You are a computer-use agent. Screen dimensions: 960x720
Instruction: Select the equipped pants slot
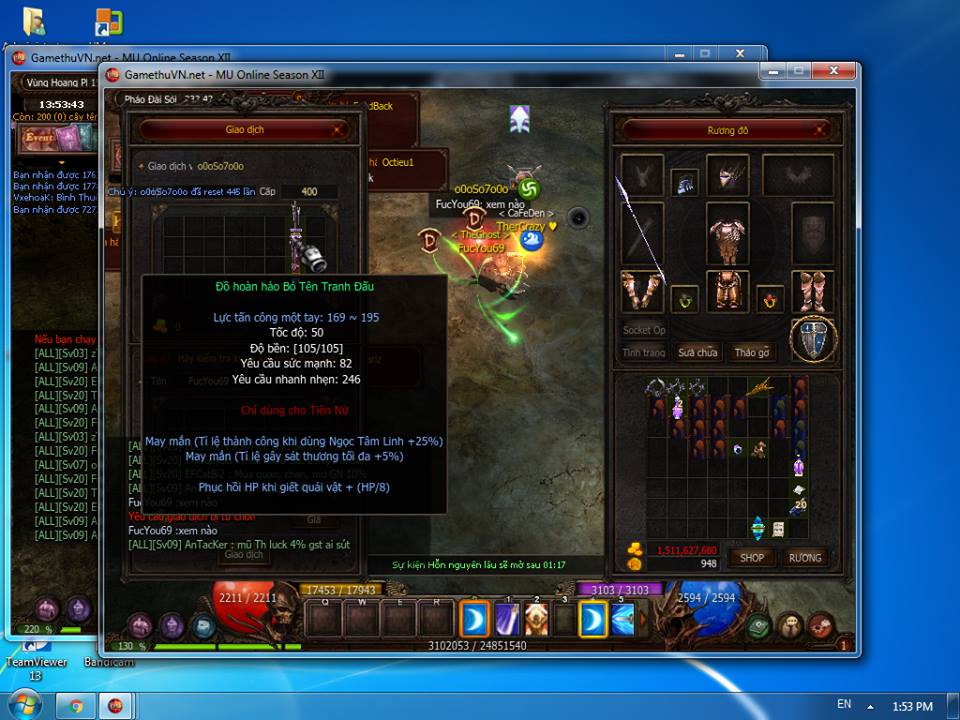[x=727, y=291]
